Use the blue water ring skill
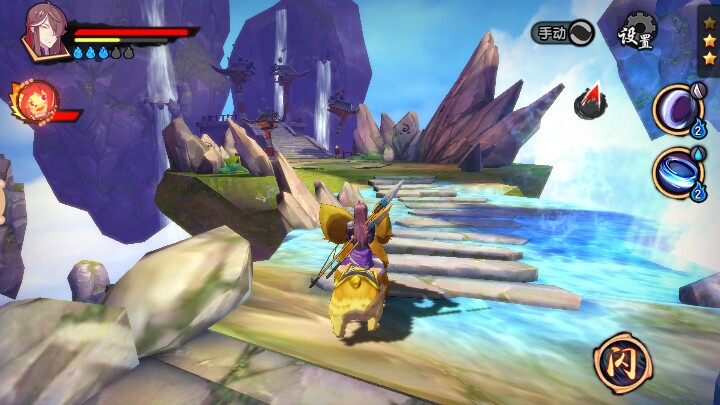720x405 pixels. coord(679,171)
